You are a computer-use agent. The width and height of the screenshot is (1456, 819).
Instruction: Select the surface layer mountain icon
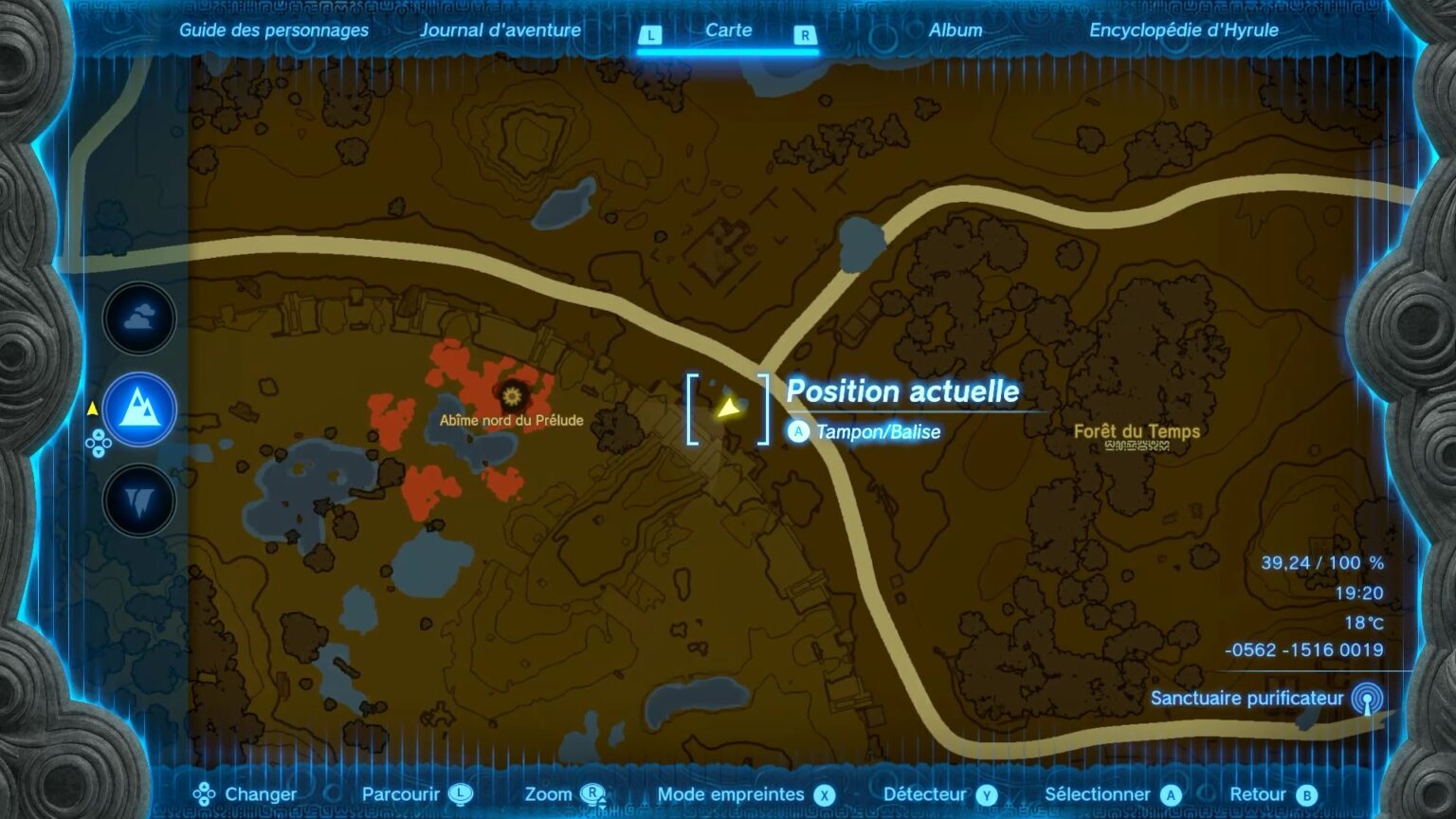[x=138, y=409]
